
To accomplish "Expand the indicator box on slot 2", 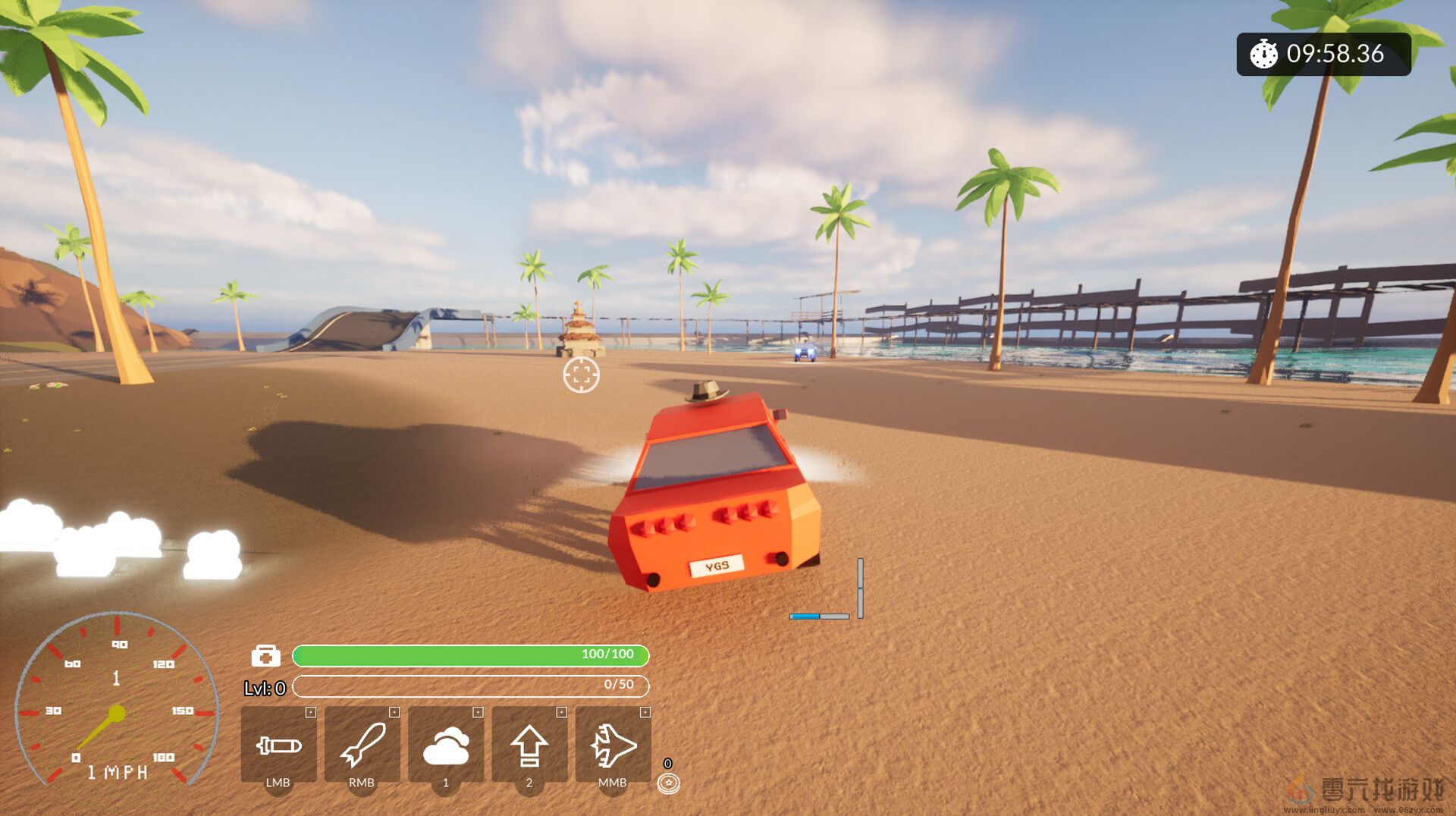I will coord(560,713).
